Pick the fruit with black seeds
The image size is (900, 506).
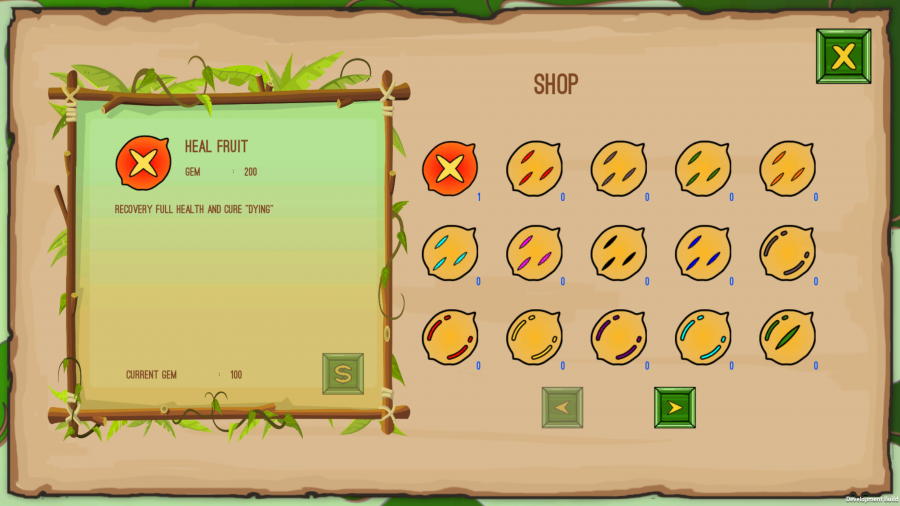[x=618, y=252]
